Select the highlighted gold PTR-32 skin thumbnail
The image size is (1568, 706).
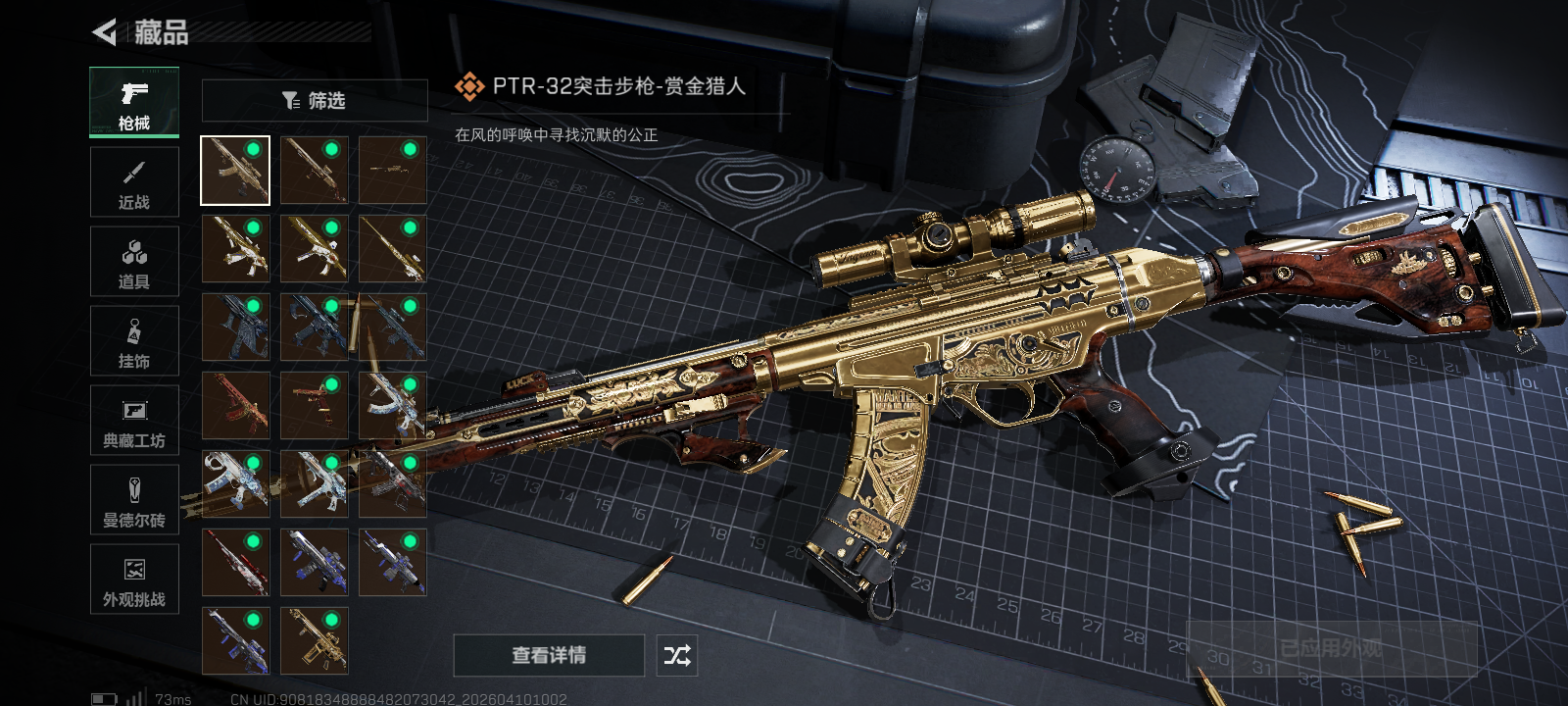[x=235, y=171]
